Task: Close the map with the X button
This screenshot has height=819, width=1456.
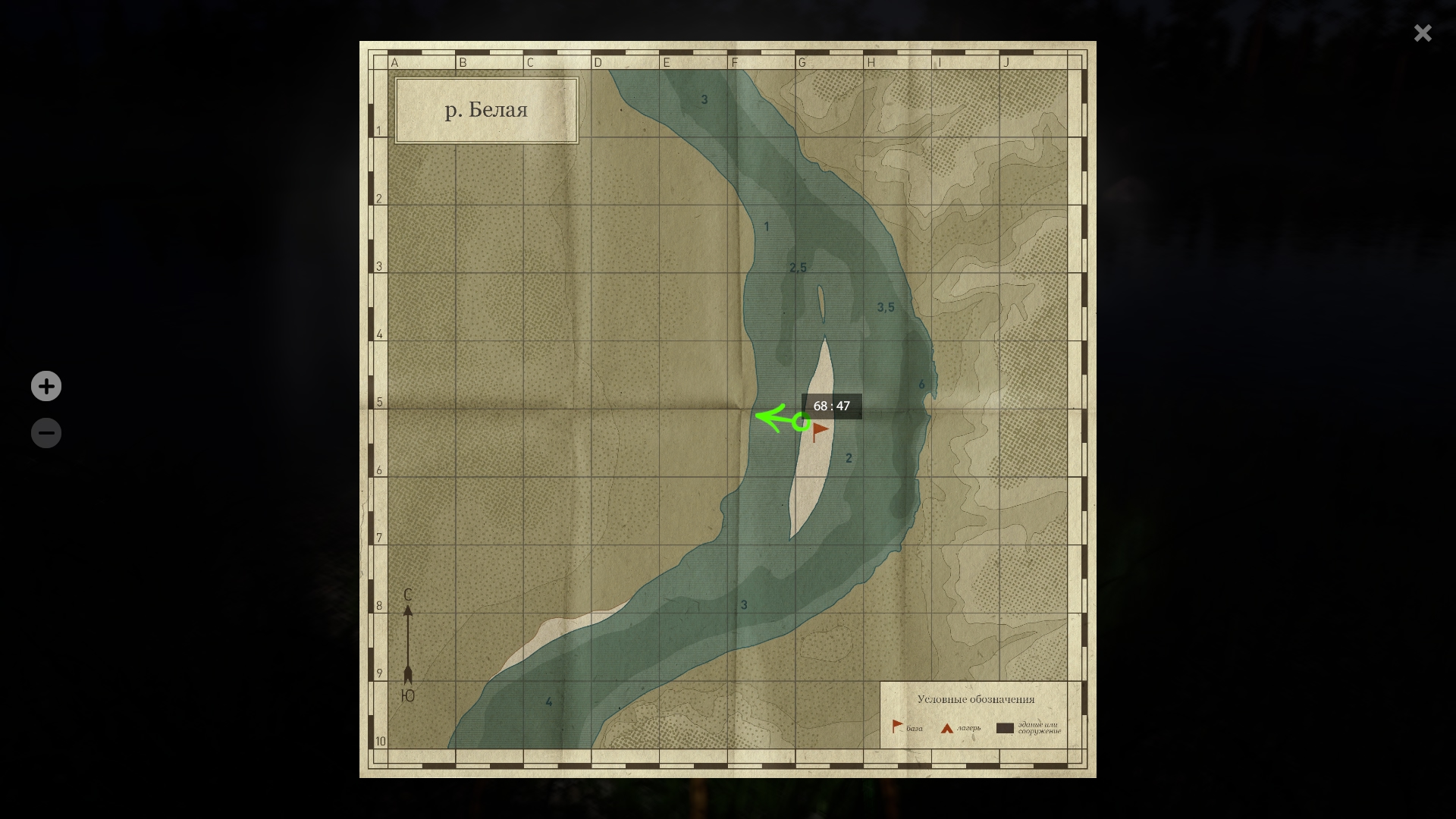Action: click(x=1423, y=33)
